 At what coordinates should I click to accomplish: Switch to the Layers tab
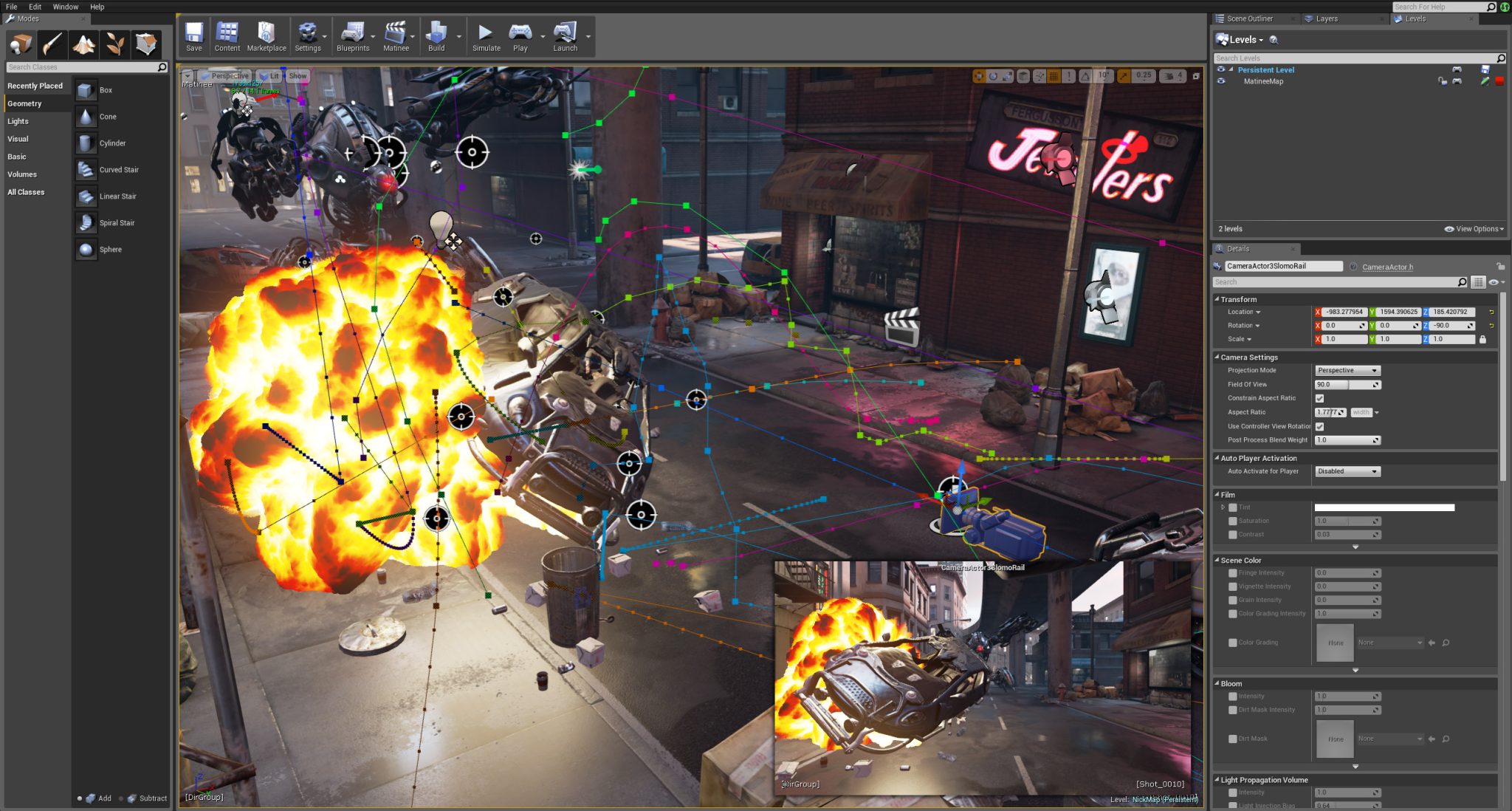[x=1326, y=19]
